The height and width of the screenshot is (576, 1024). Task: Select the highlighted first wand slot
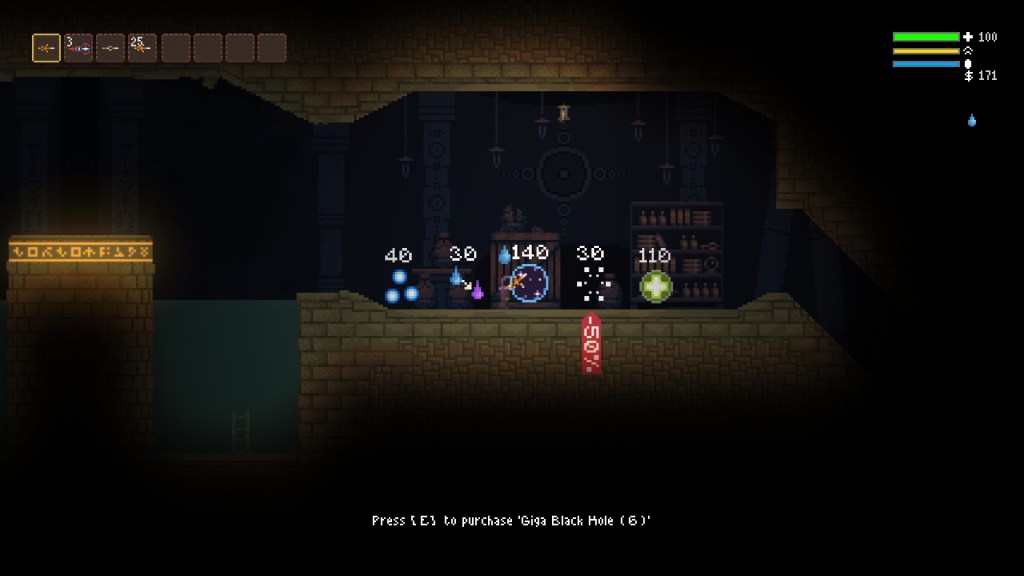pyautogui.click(x=46, y=48)
